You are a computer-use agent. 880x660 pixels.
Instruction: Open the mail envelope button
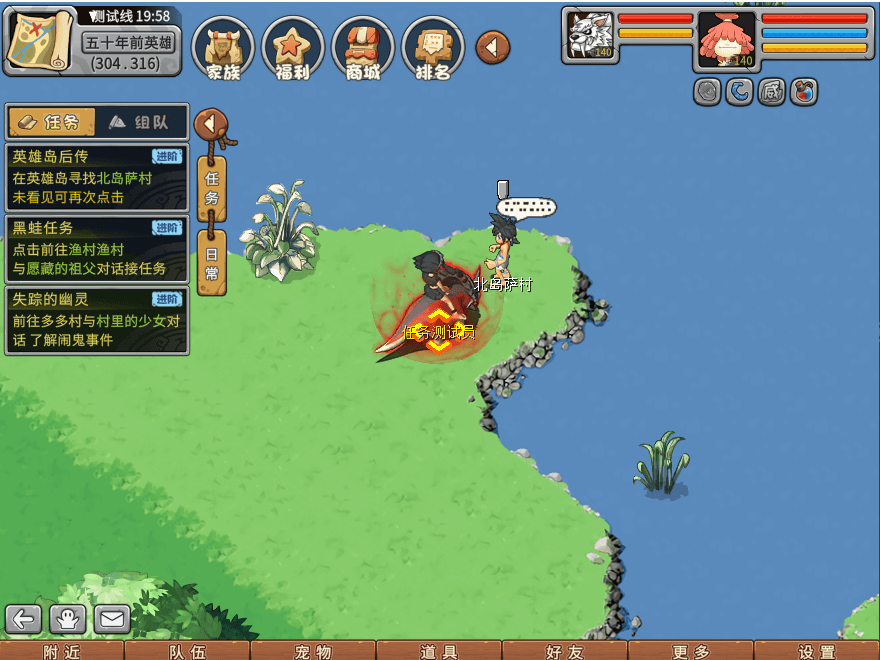click(x=112, y=619)
